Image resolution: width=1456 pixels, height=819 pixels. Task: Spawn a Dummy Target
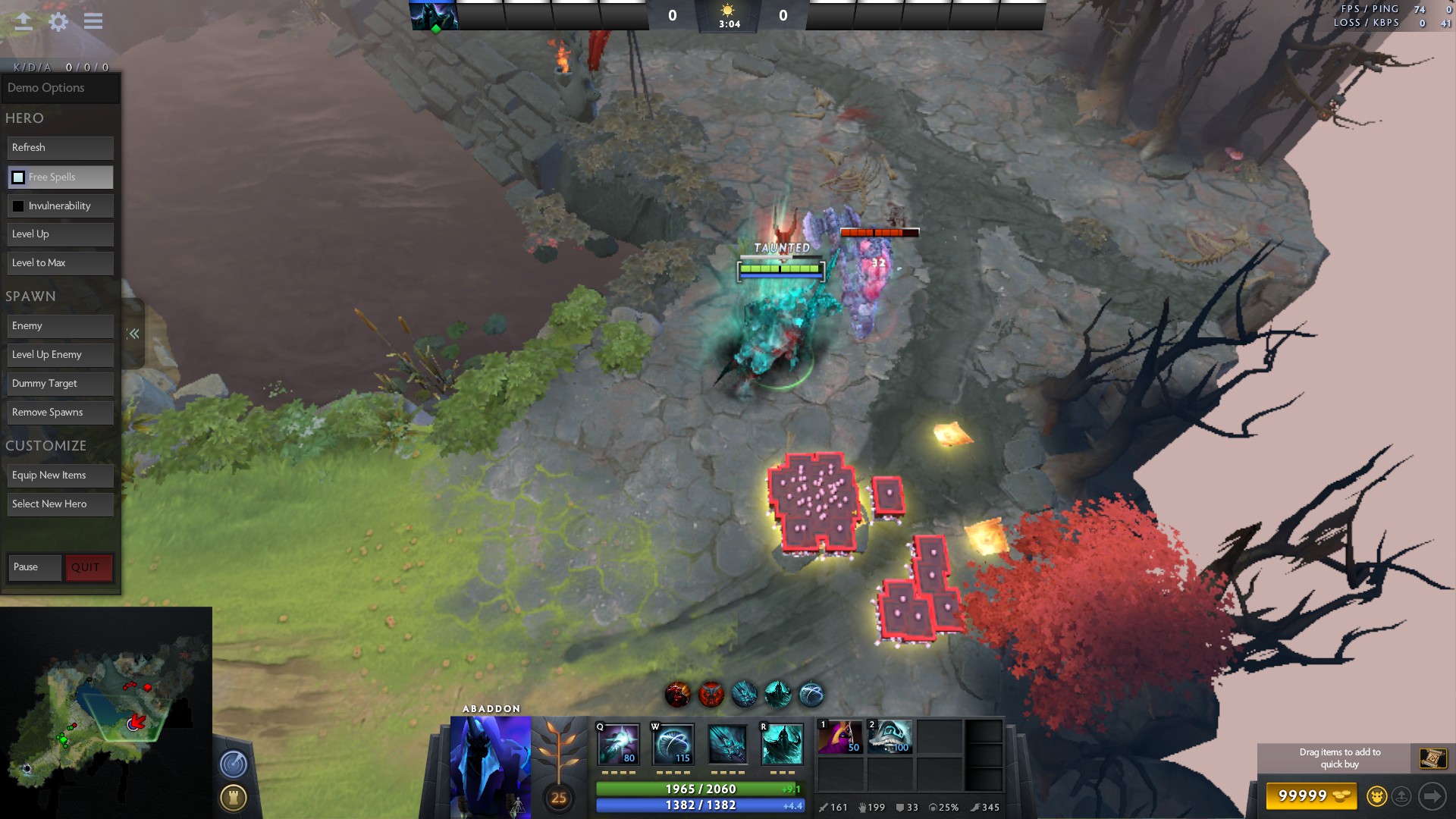click(x=61, y=384)
